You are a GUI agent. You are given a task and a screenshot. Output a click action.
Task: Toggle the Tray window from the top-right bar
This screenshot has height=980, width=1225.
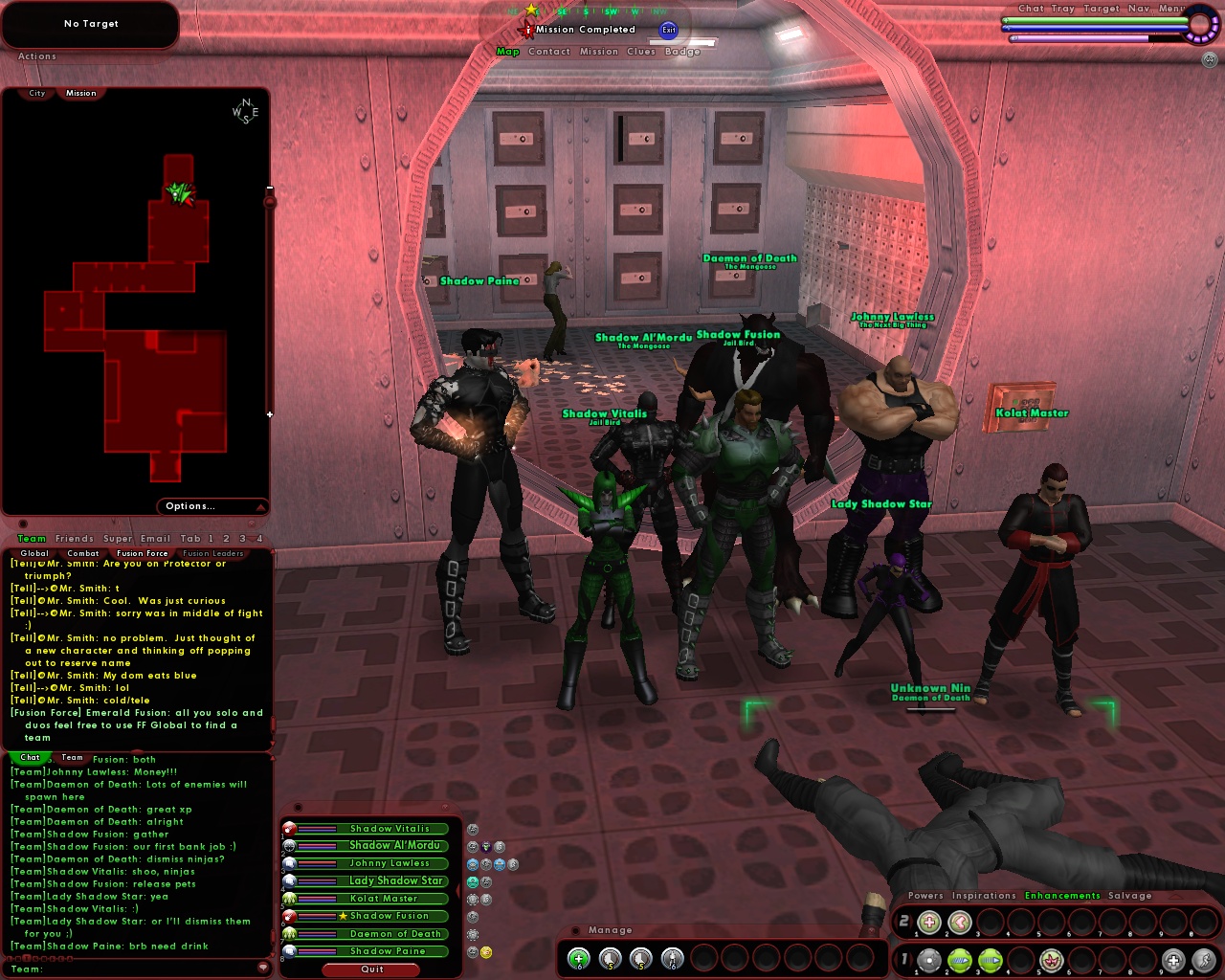(x=1062, y=8)
